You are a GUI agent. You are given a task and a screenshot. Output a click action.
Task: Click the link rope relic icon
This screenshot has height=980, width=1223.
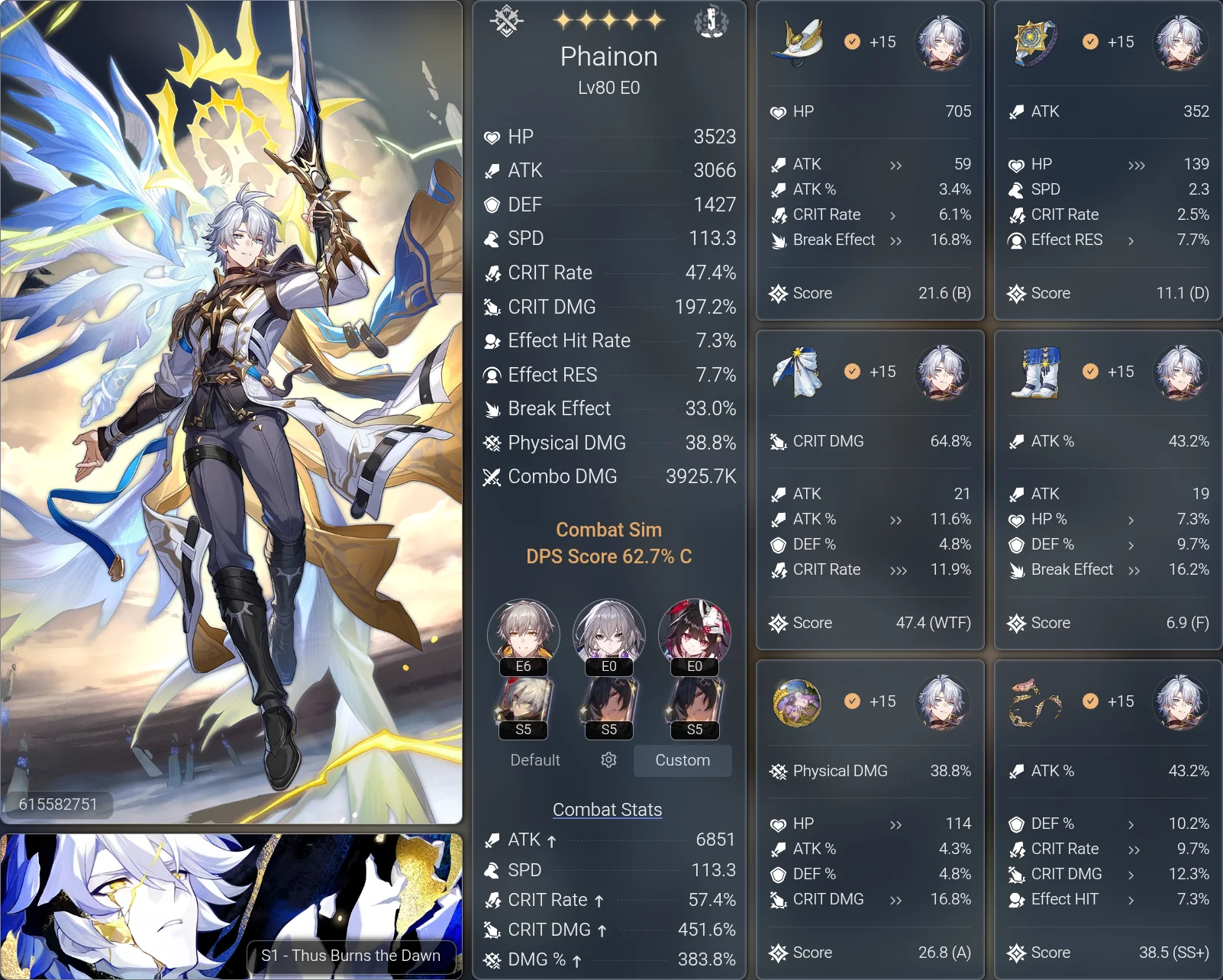pyautogui.click(x=1035, y=702)
